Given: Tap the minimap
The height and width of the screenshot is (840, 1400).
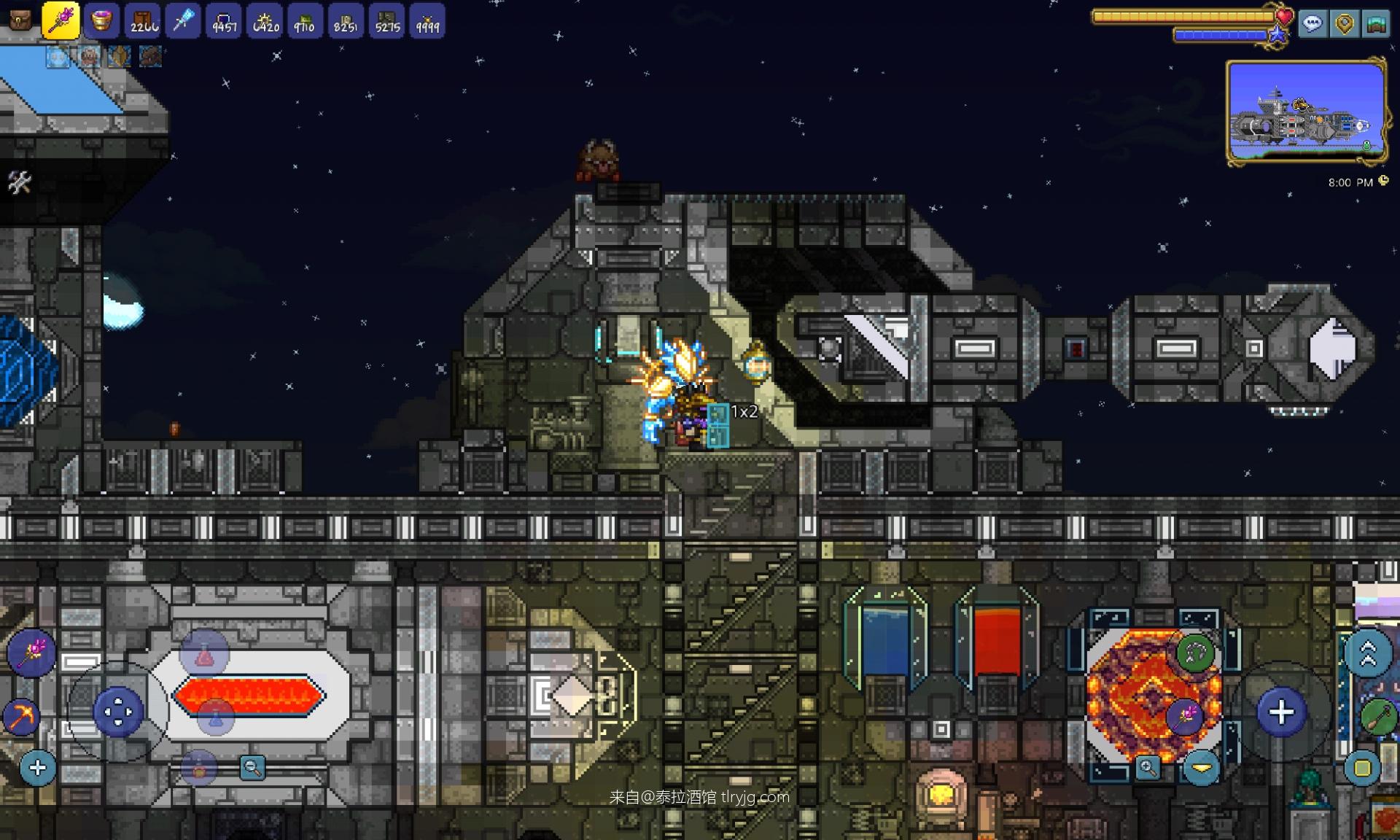Looking at the screenshot, I should pyautogui.click(x=1307, y=112).
